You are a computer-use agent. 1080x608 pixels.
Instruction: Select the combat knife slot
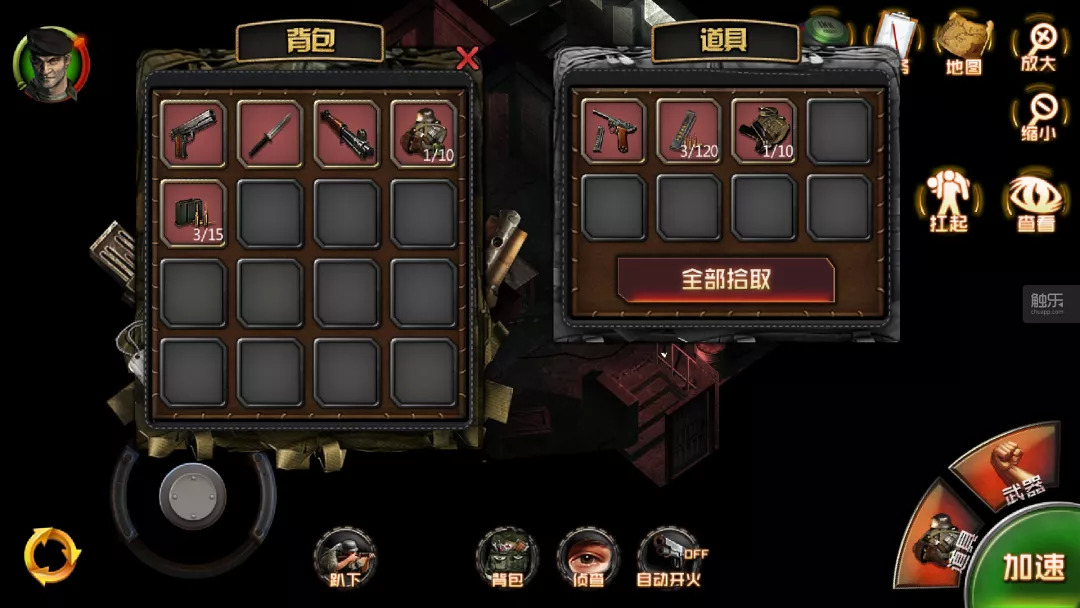270,133
